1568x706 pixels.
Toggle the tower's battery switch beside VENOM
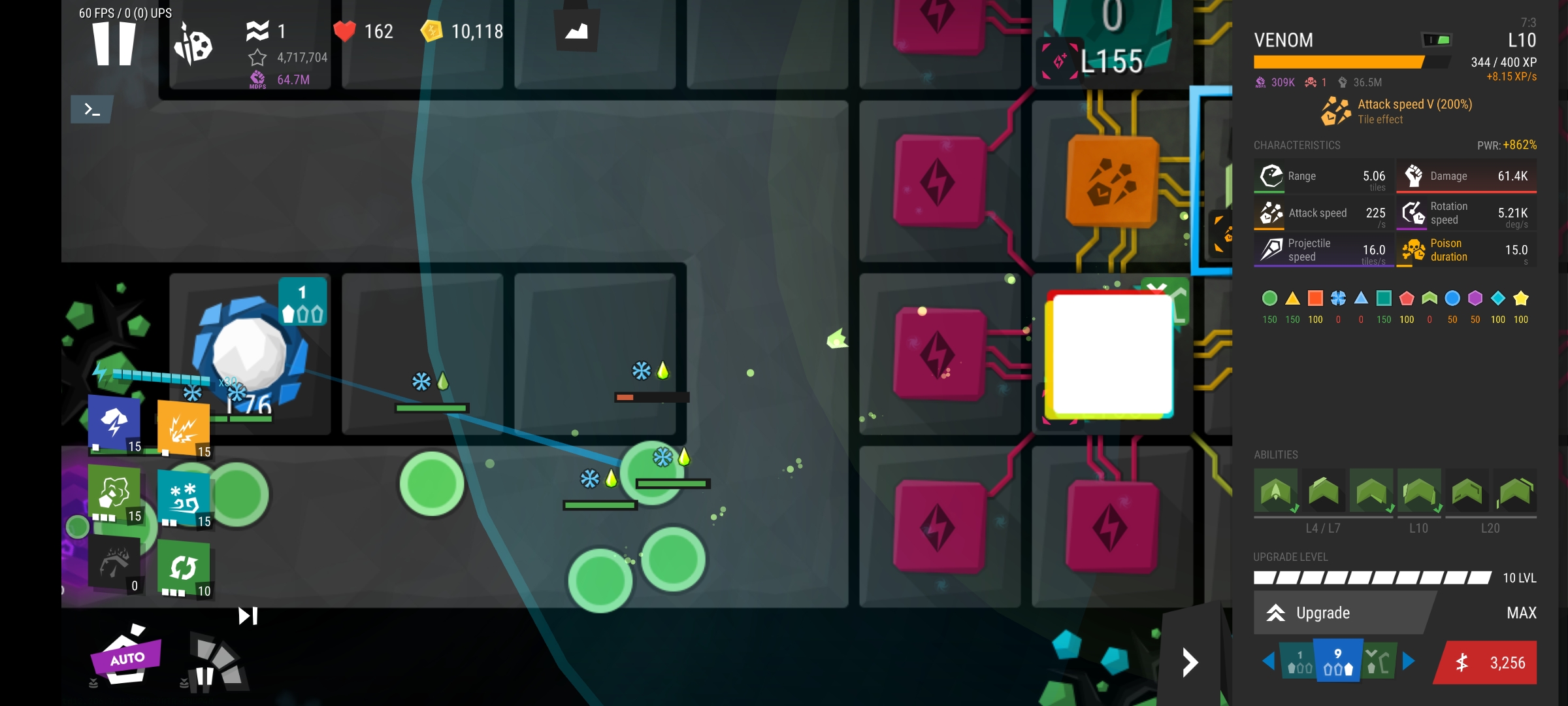pyautogui.click(x=1437, y=41)
